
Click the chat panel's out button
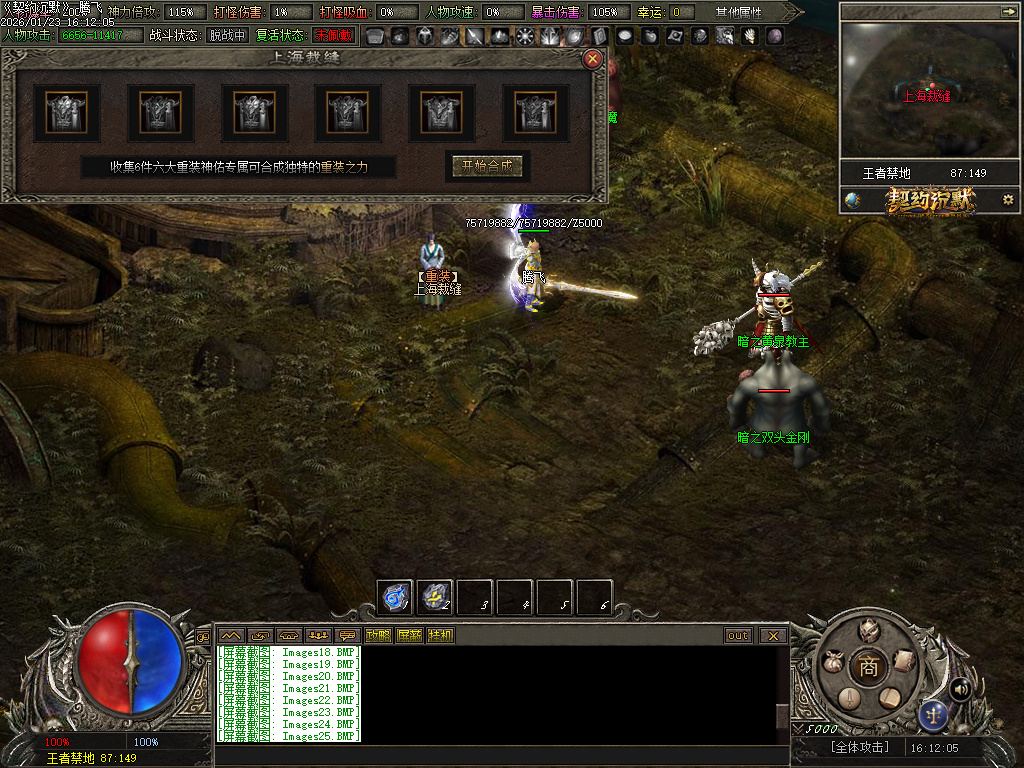point(738,635)
